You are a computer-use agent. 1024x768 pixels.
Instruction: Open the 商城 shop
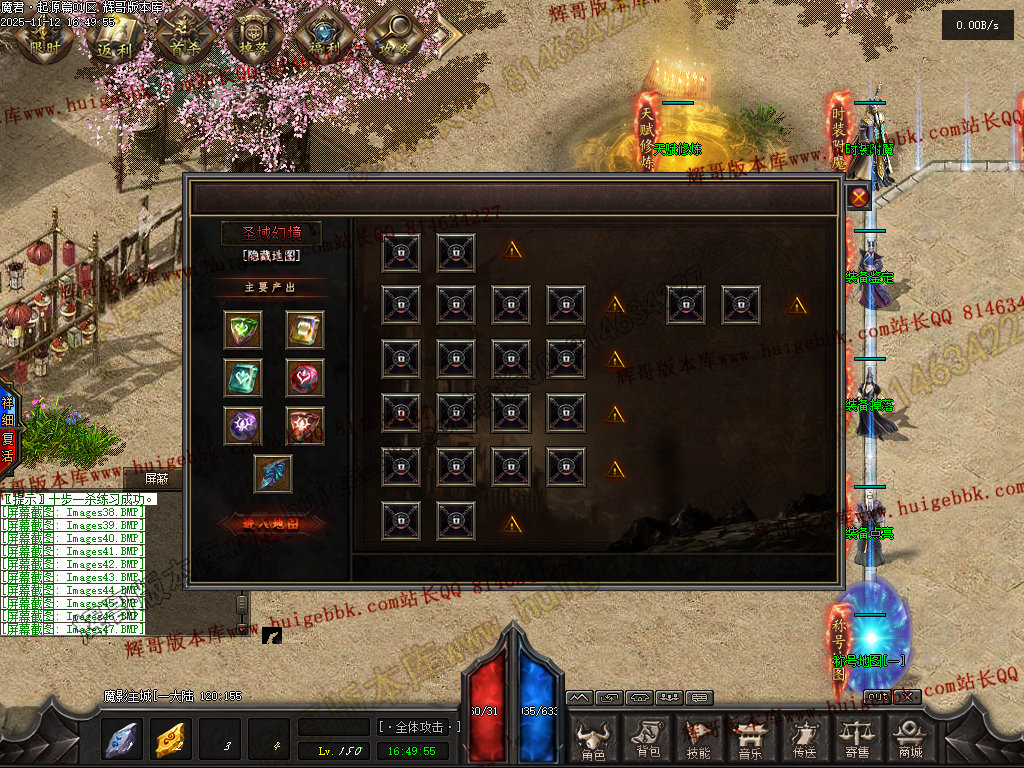pyautogui.click(x=909, y=737)
